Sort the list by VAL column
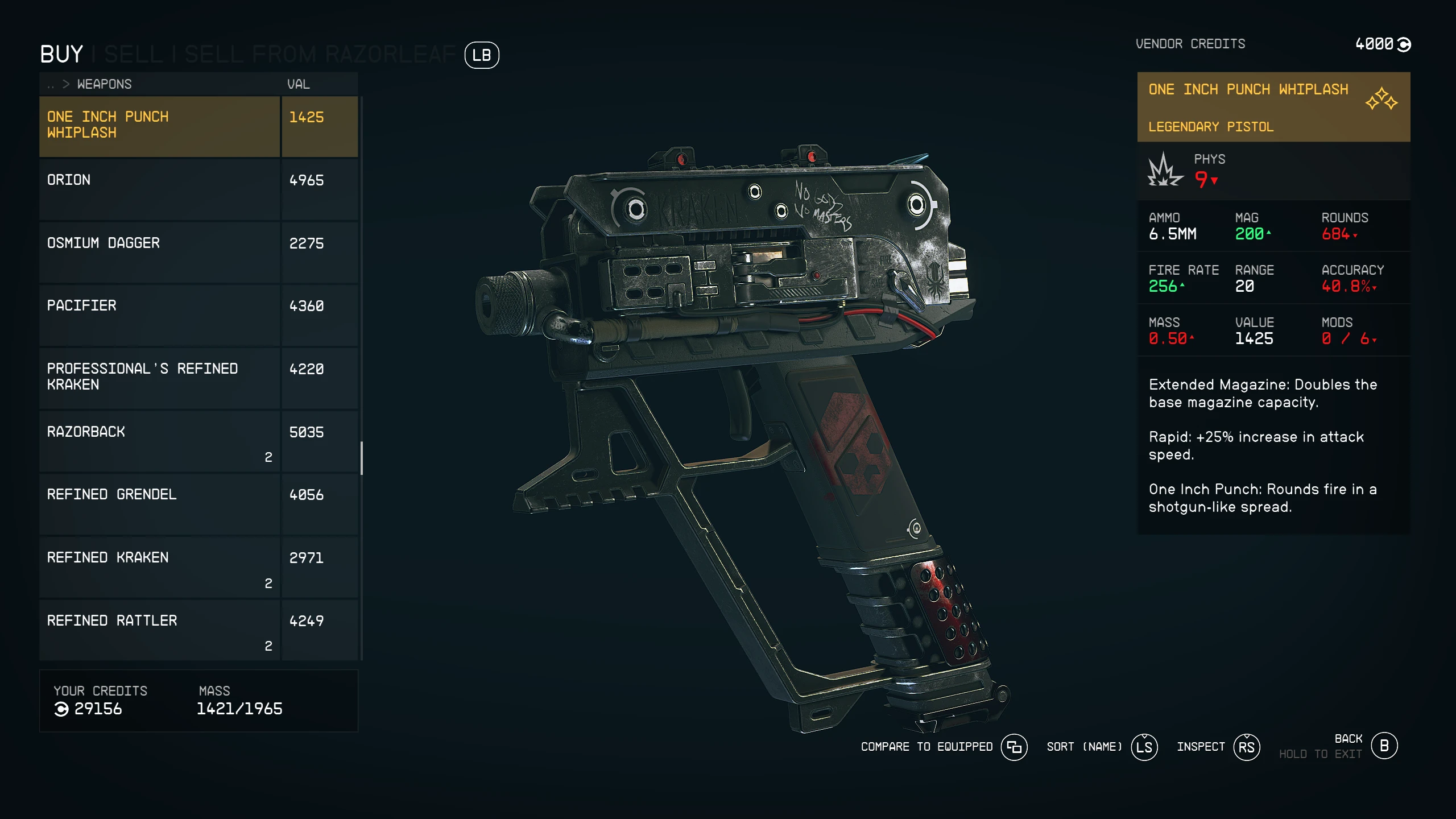The image size is (1456, 819). 298,84
